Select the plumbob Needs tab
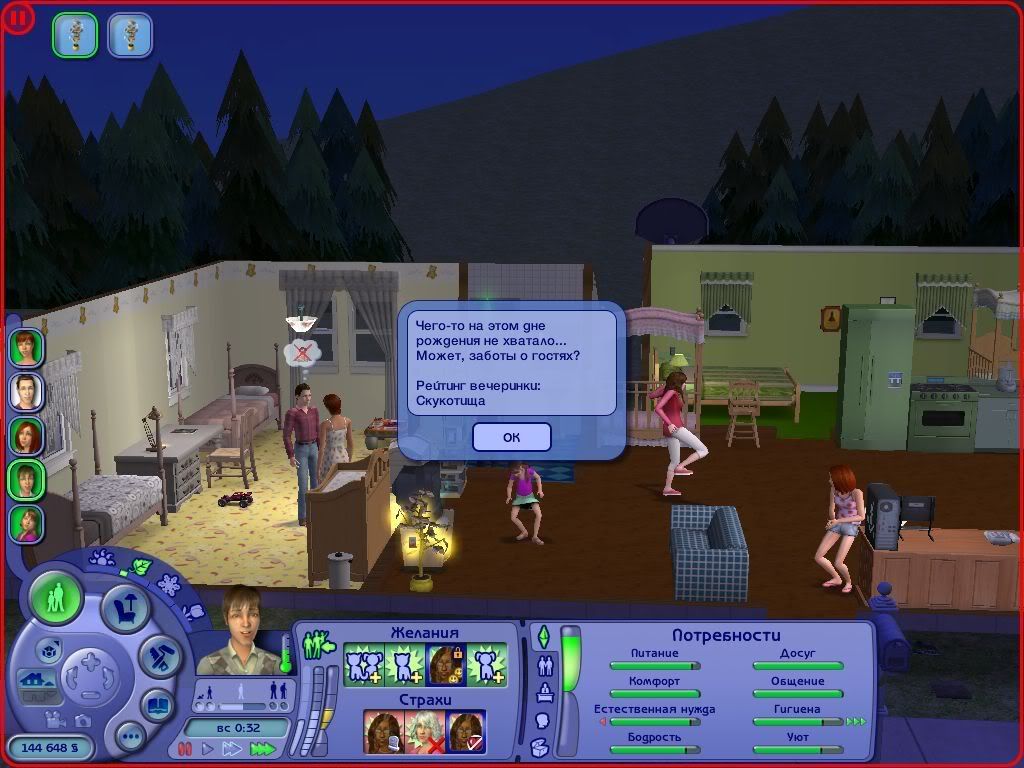1024x768 pixels. [x=544, y=637]
